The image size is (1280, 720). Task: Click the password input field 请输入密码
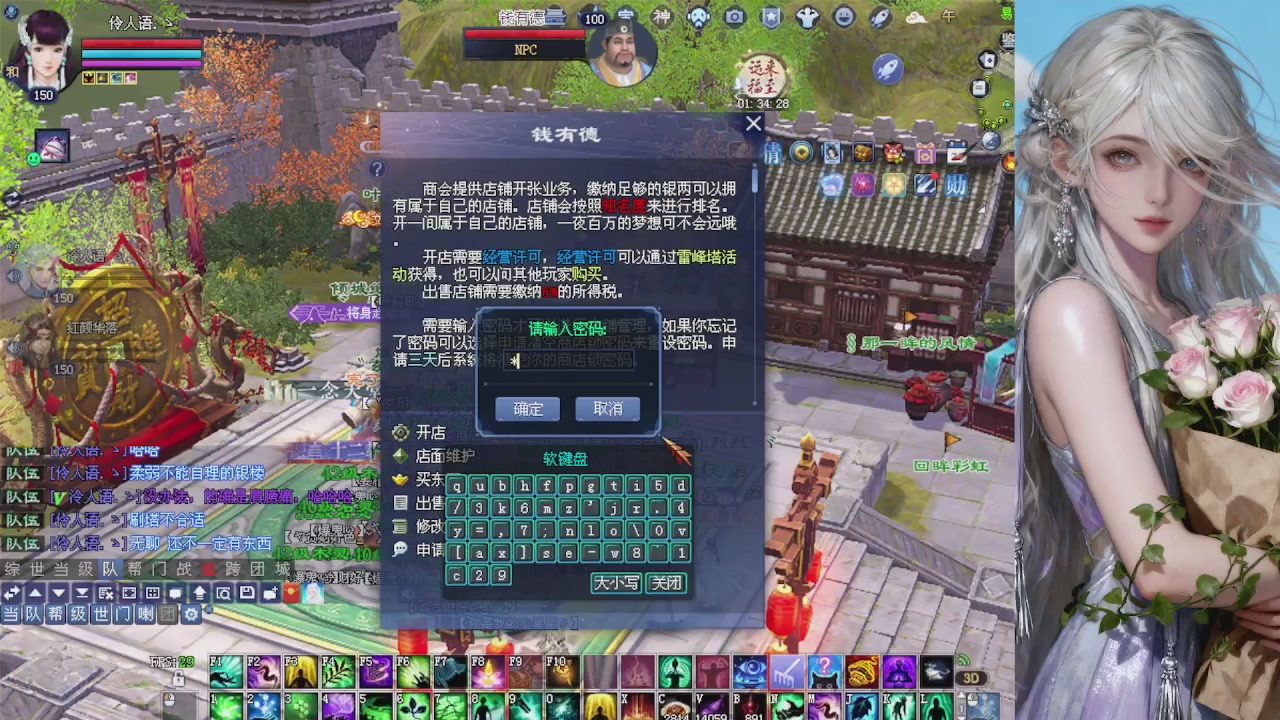click(x=570, y=362)
